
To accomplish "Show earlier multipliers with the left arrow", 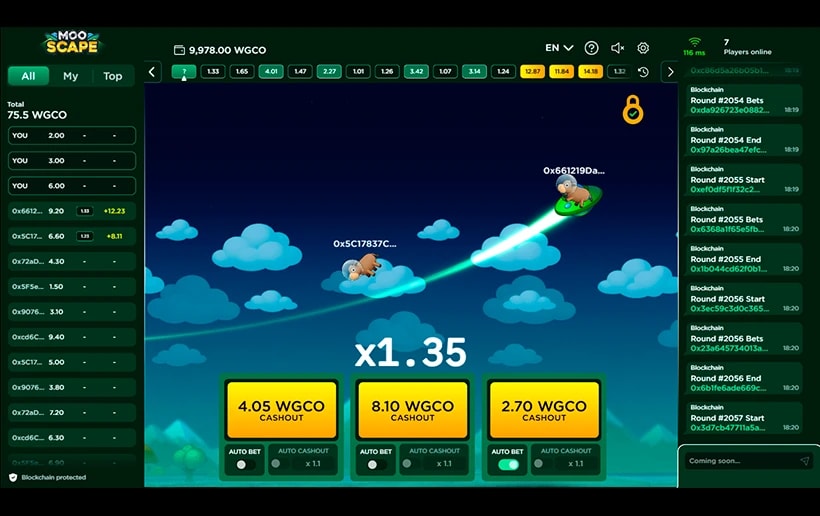I will 153,72.
